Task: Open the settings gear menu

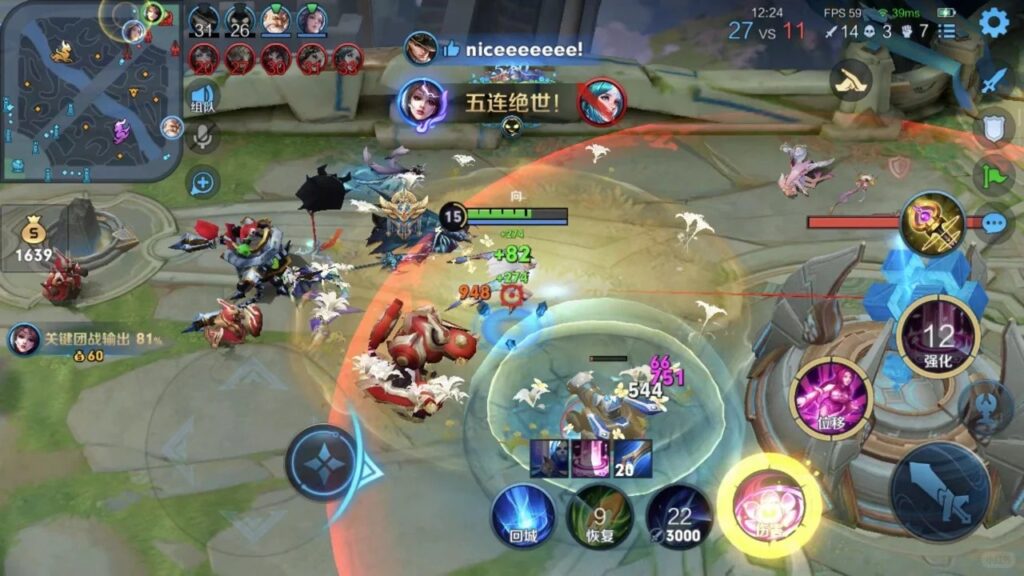Action: point(993,22)
